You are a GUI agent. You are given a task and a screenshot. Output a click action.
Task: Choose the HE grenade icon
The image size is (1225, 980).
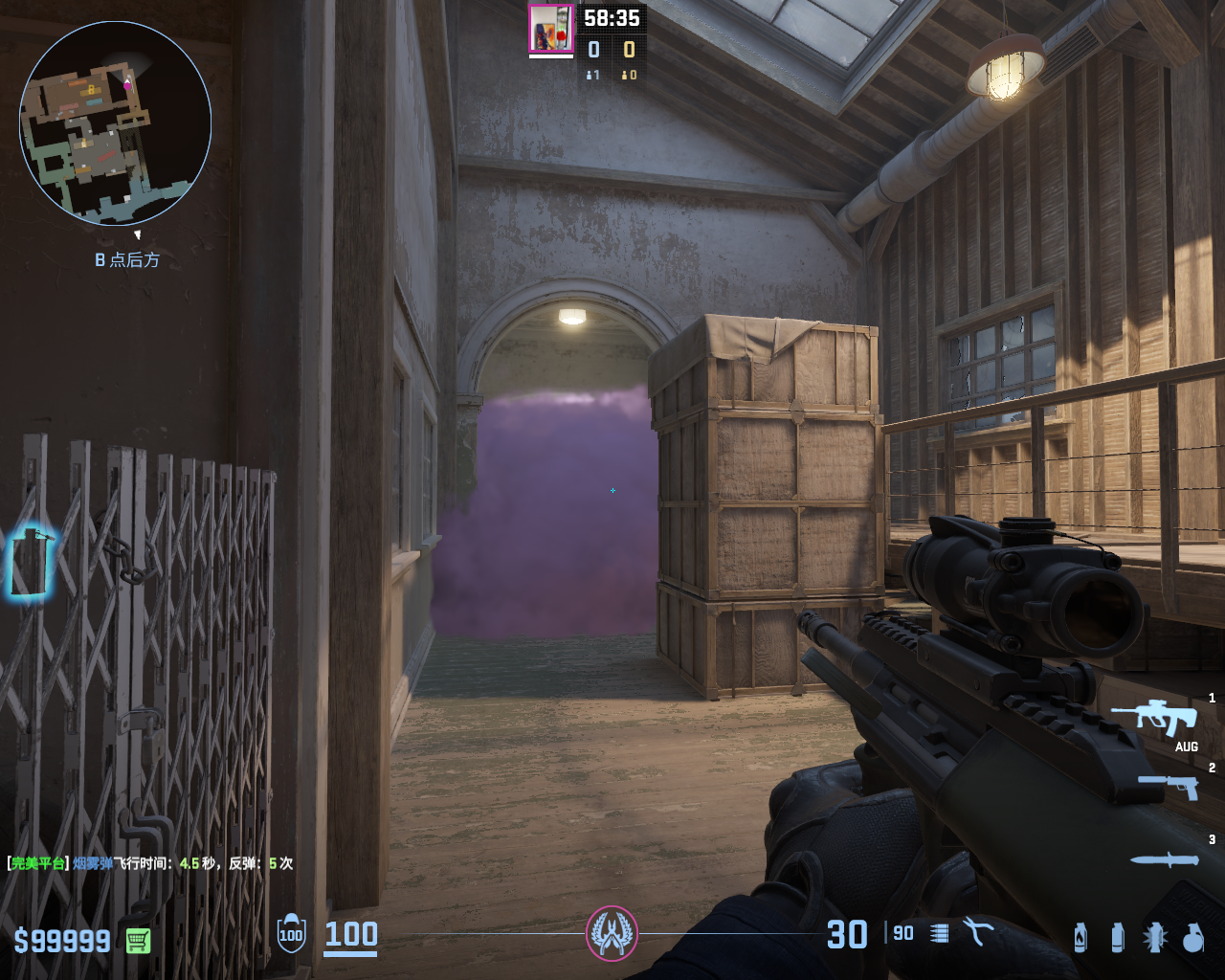pyautogui.click(x=1192, y=938)
